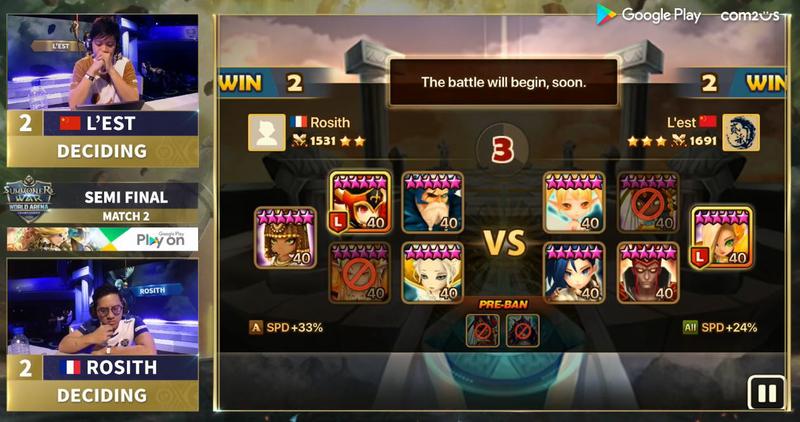
Task: Inspect Rosith's banned monster slot
Action: tap(360, 272)
